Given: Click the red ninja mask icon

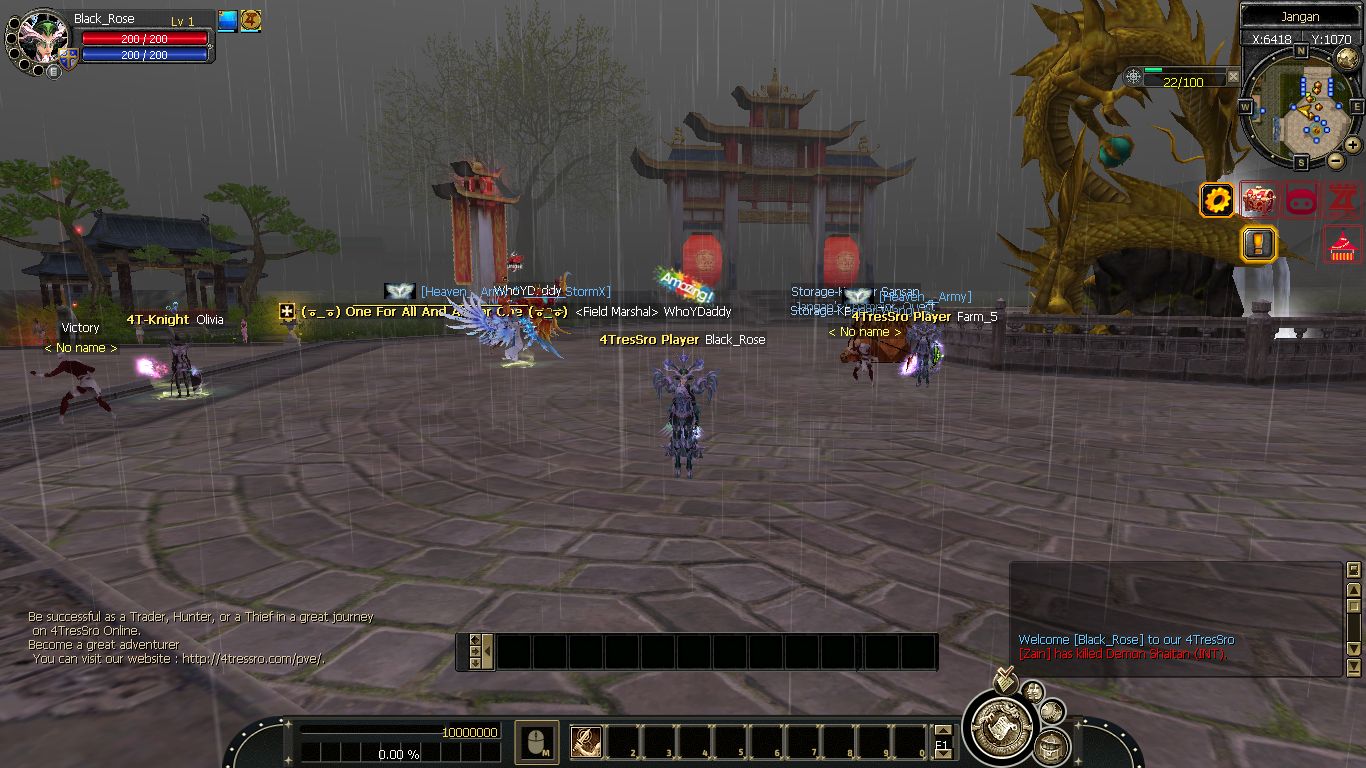Looking at the screenshot, I should tap(1301, 200).
